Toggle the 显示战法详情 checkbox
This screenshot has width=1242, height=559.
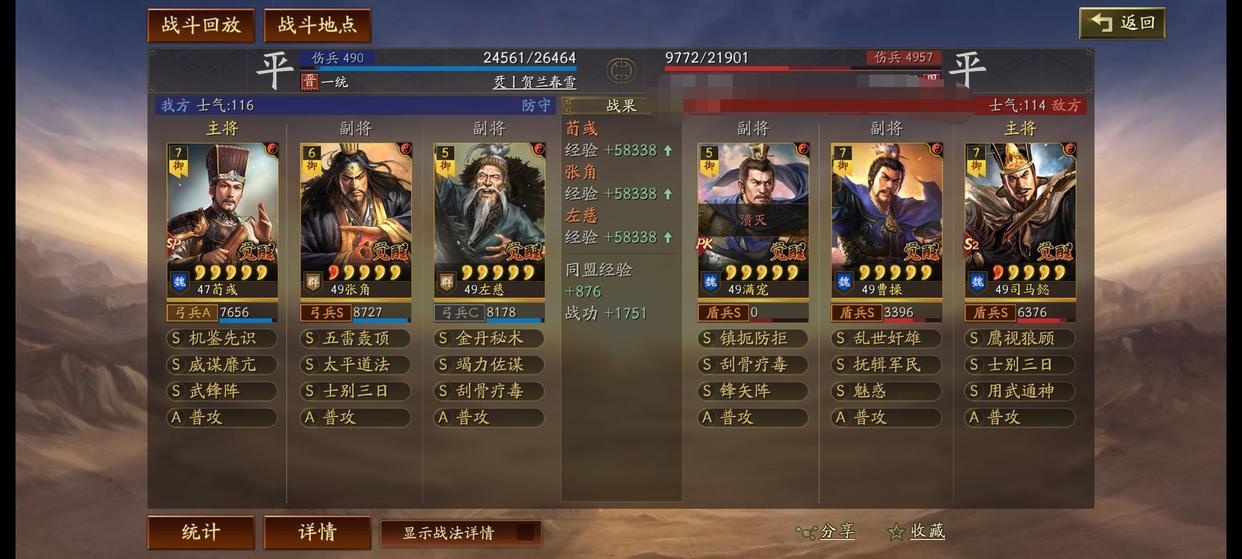point(525,532)
